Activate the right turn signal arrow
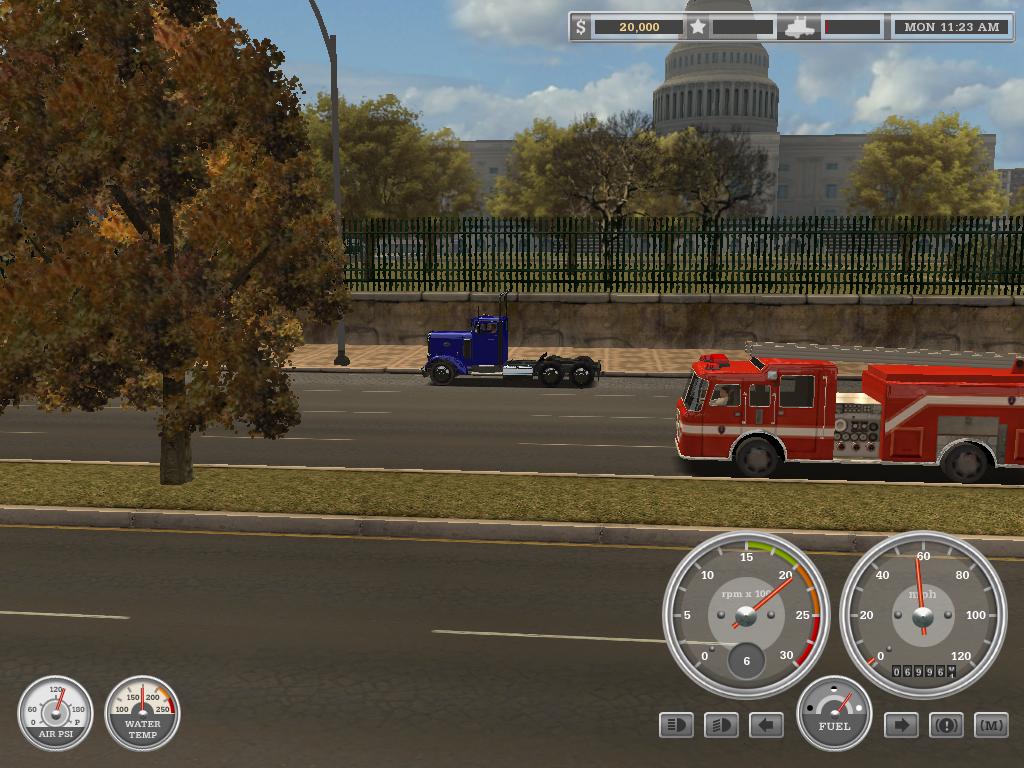The height and width of the screenshot is (768, 1024). coord(901,725)
